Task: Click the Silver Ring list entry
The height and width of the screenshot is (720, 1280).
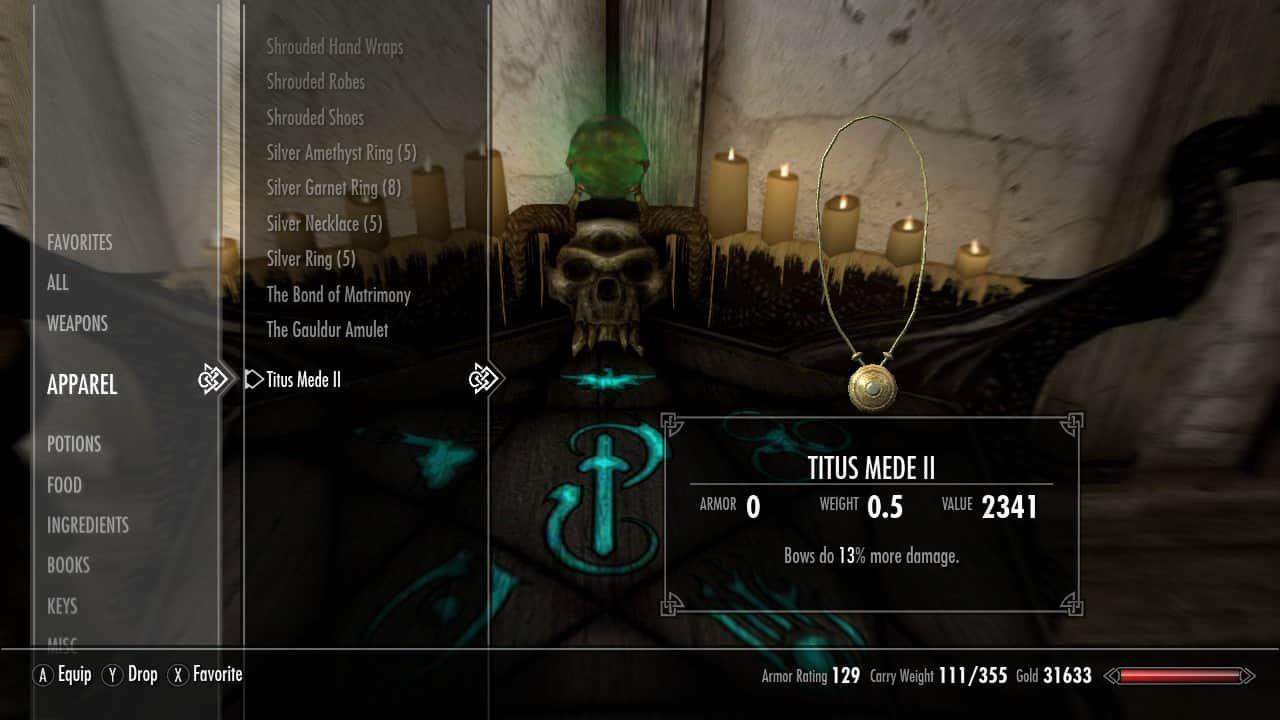Action: tap(311, 259)
